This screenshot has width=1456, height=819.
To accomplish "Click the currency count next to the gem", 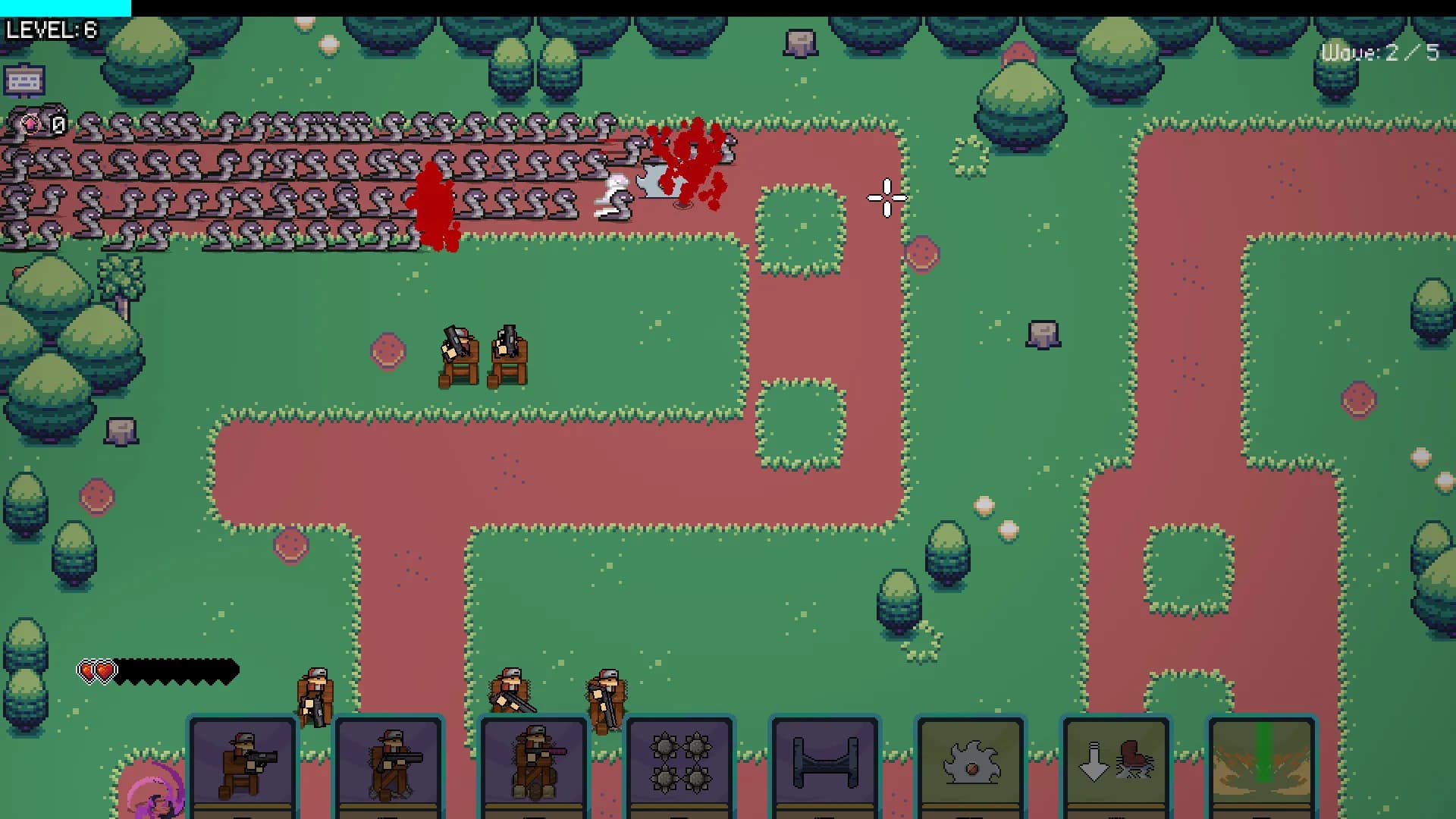I will click(57, 123).
